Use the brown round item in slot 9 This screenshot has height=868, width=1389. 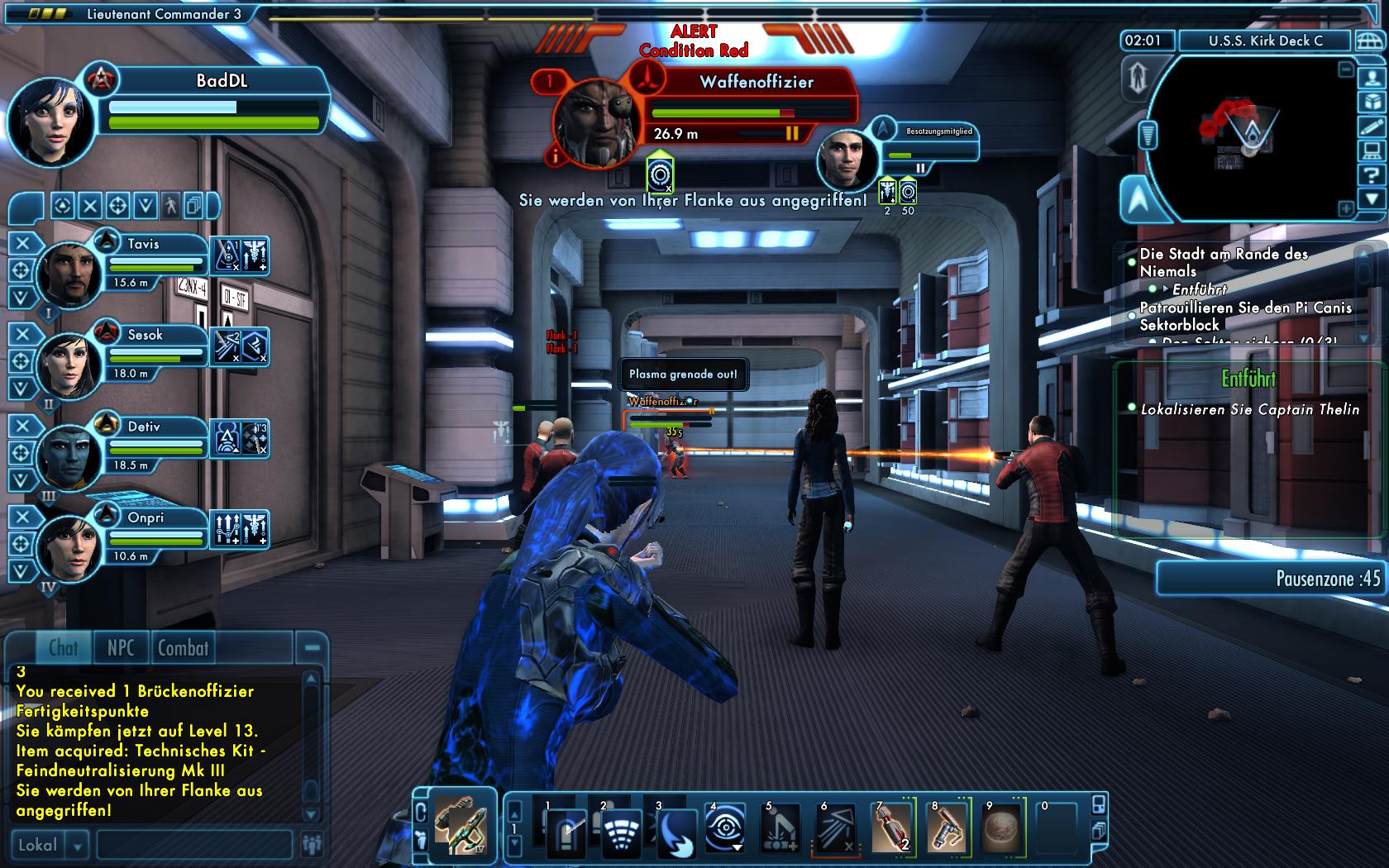[x=1001, y=827]
